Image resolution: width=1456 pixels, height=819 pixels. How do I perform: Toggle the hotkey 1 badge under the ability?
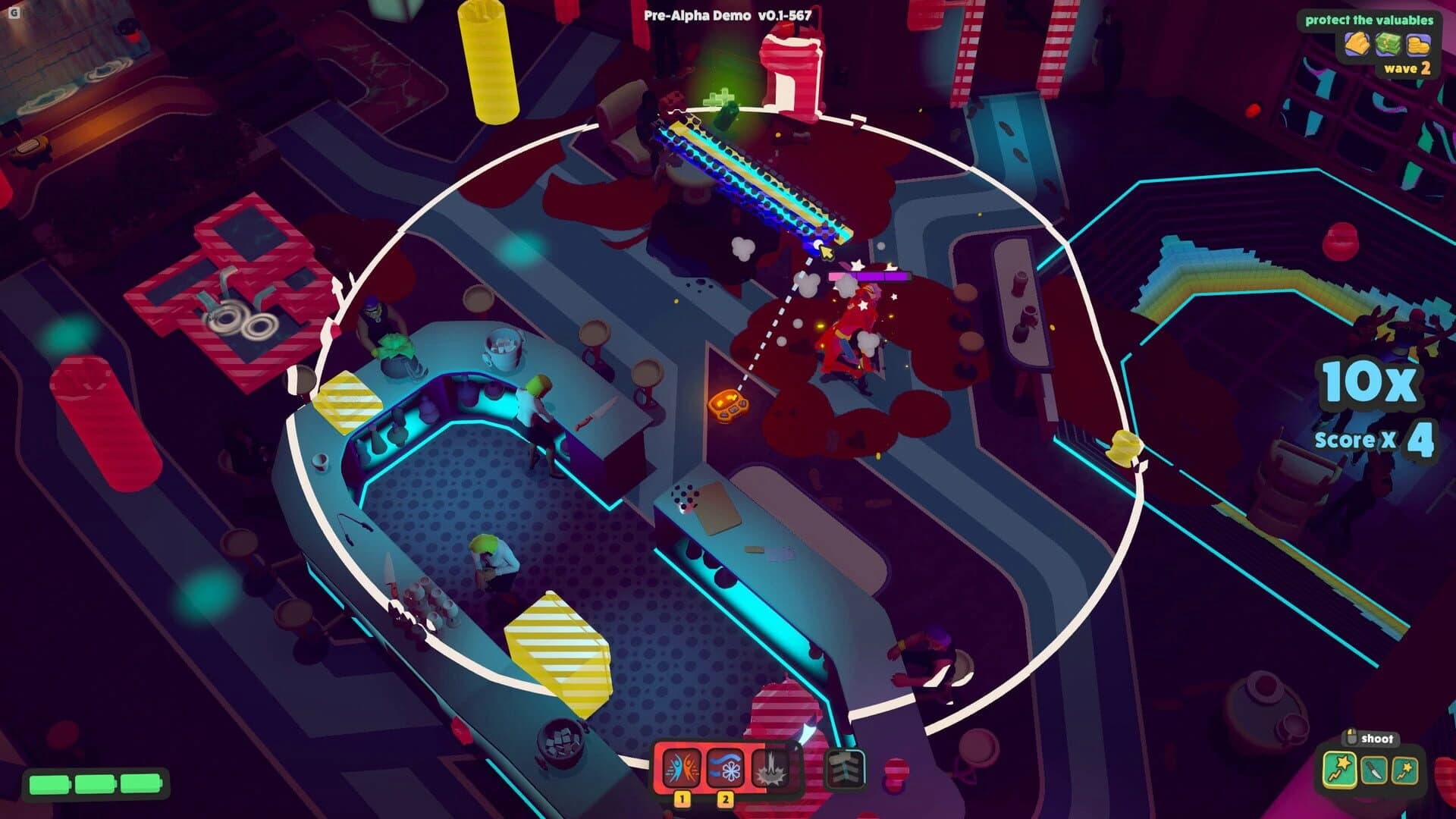tap(682, 800)
